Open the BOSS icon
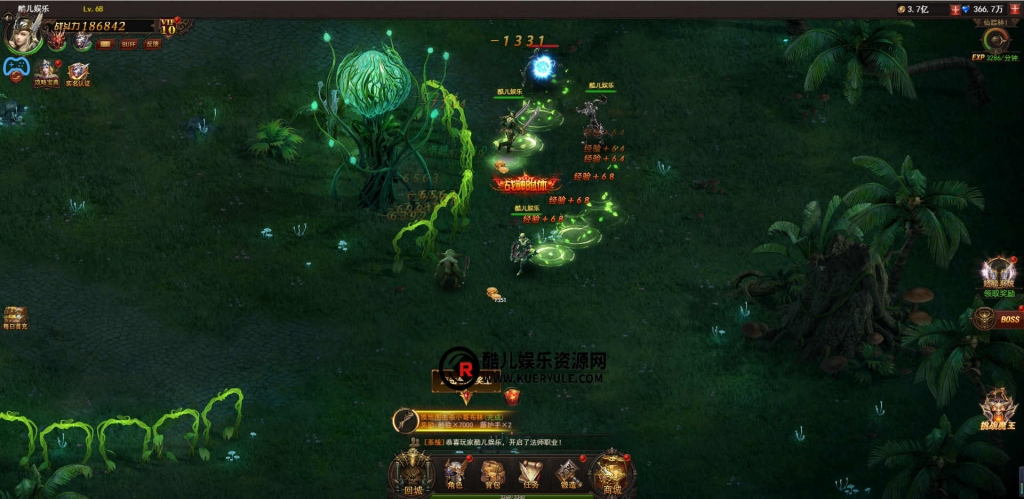 pyautogui.click(x=996, y=319)
